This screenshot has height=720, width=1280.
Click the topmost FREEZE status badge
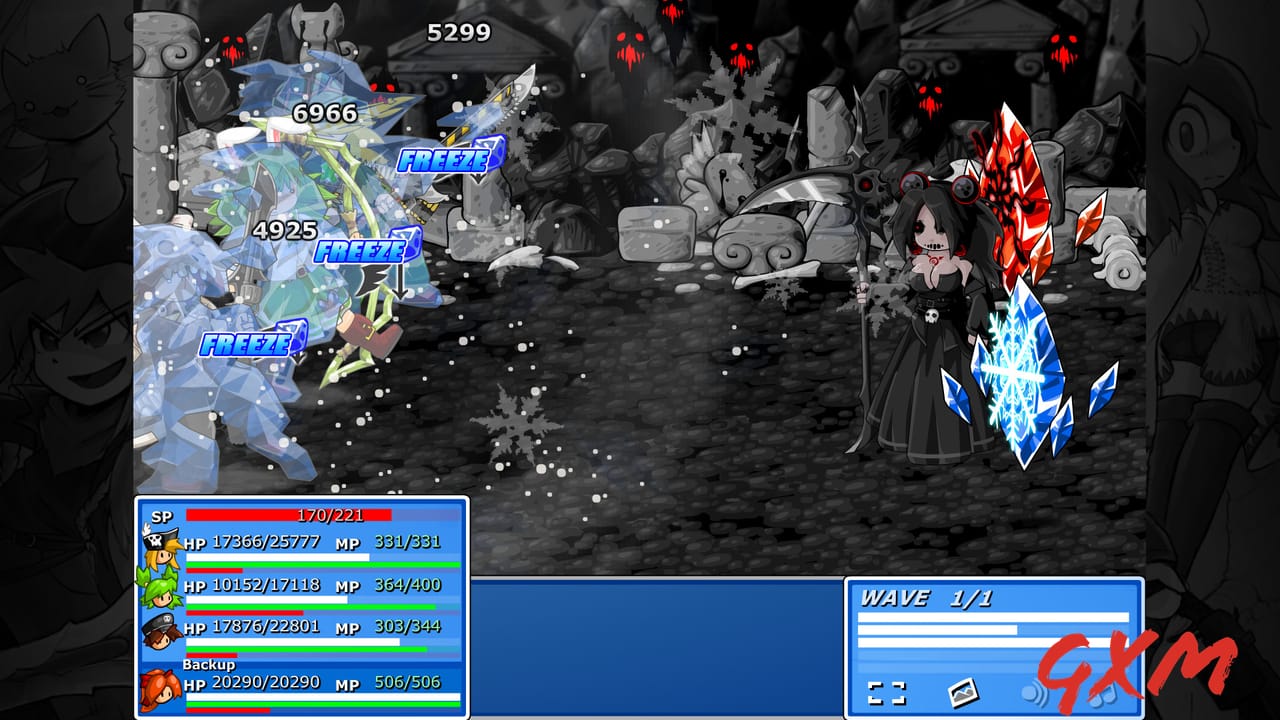(447, 157)
